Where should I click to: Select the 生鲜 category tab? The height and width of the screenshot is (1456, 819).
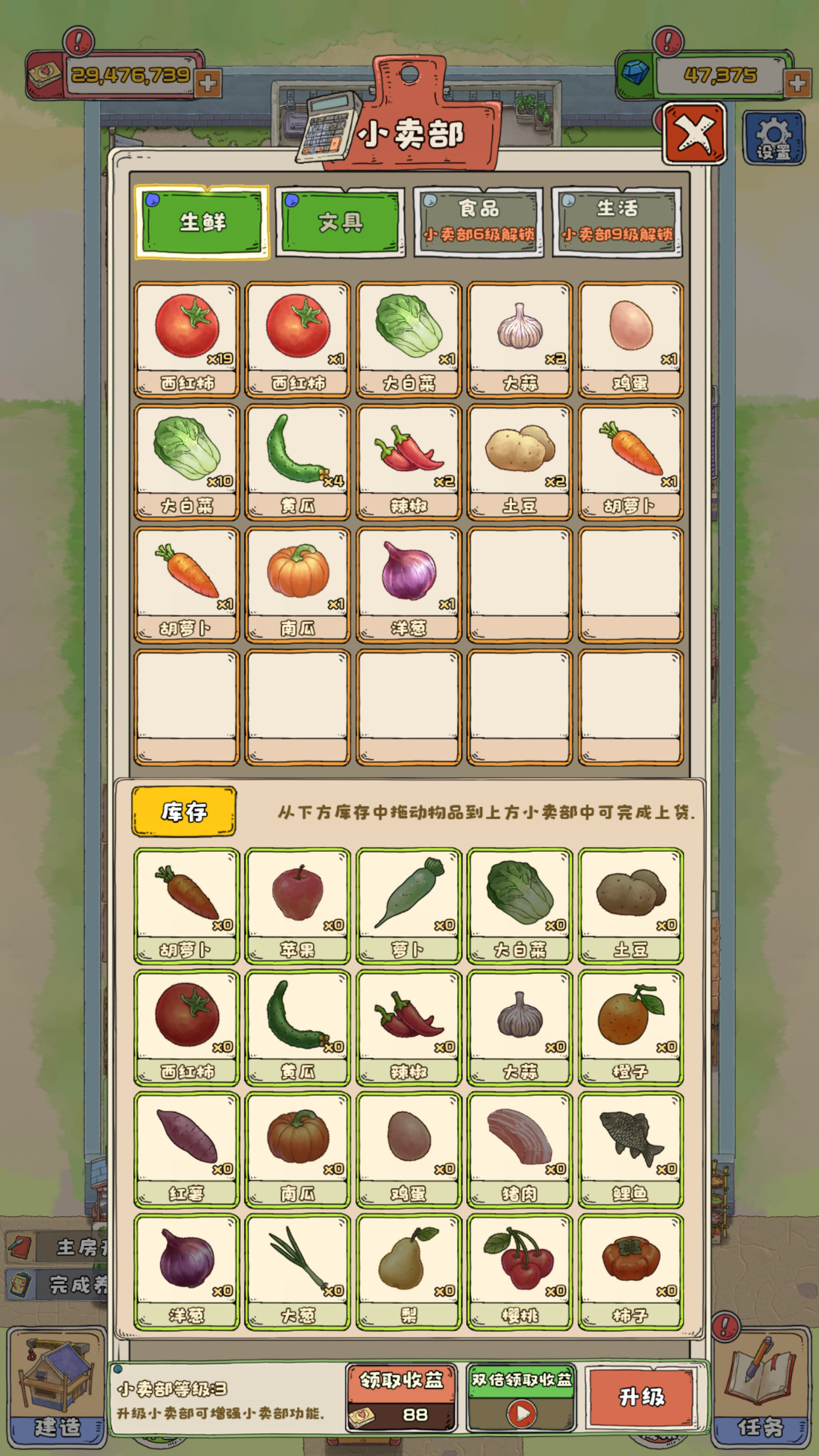pyautogui.click(x=202, y=222)
